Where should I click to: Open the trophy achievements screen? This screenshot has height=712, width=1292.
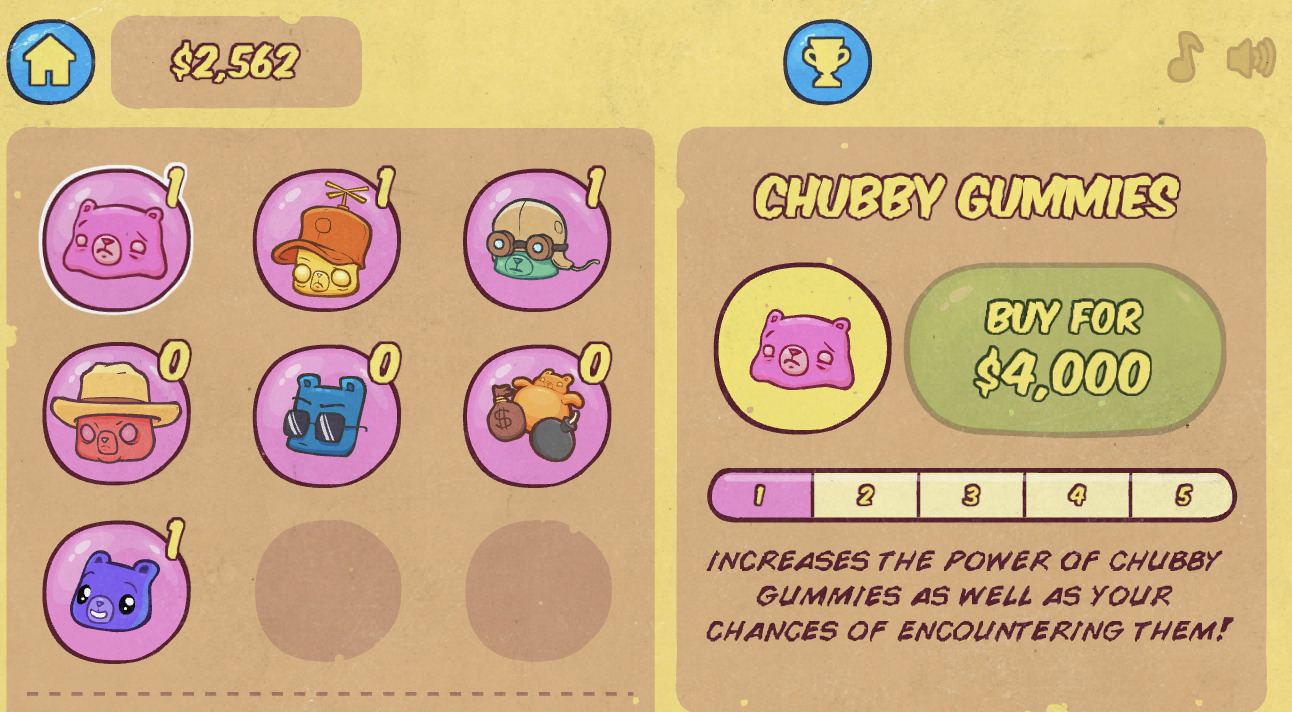tap(827, 62)
